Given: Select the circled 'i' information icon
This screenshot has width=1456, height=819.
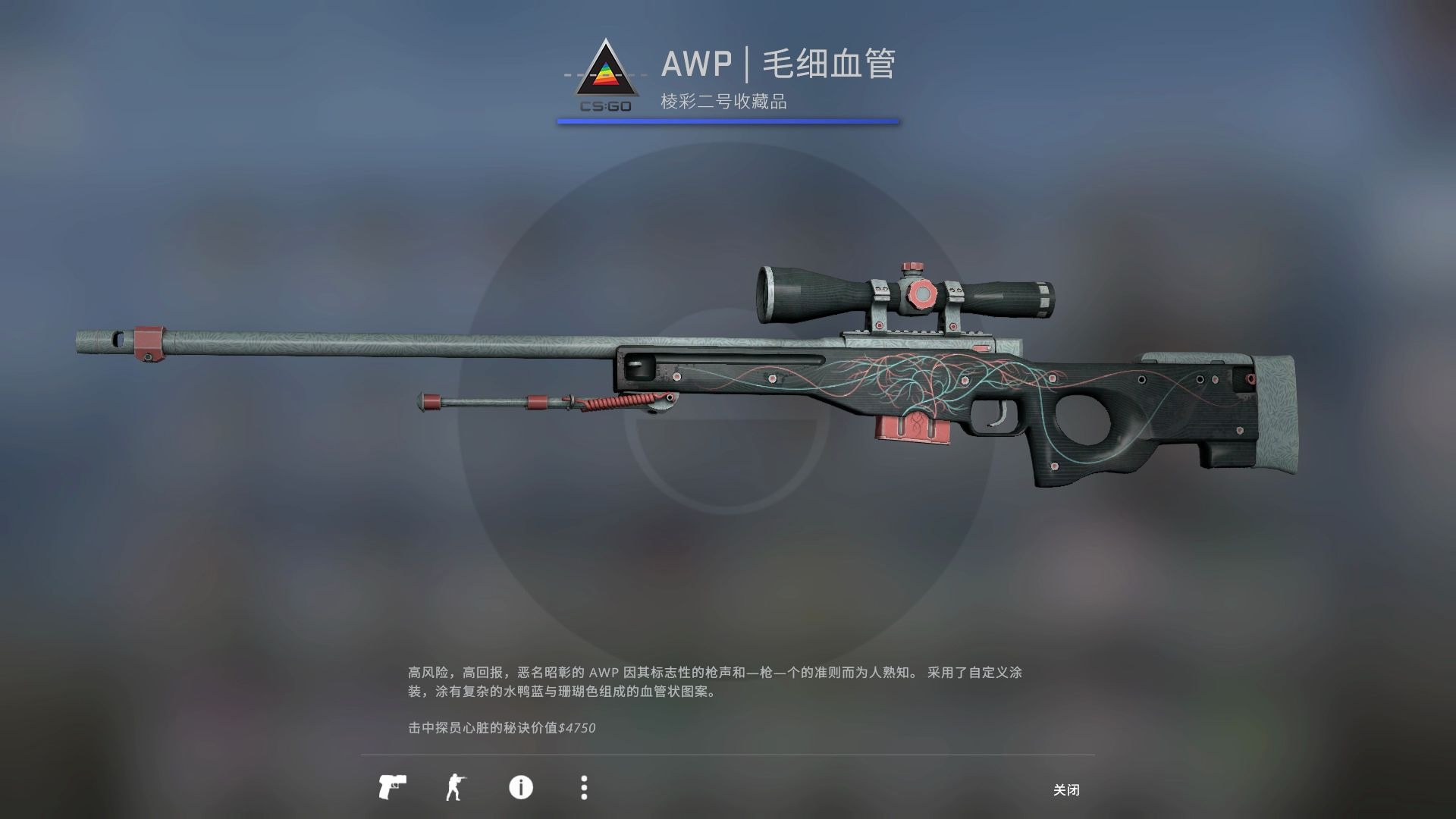Looking at the screenshot, I should pos(522,789).
